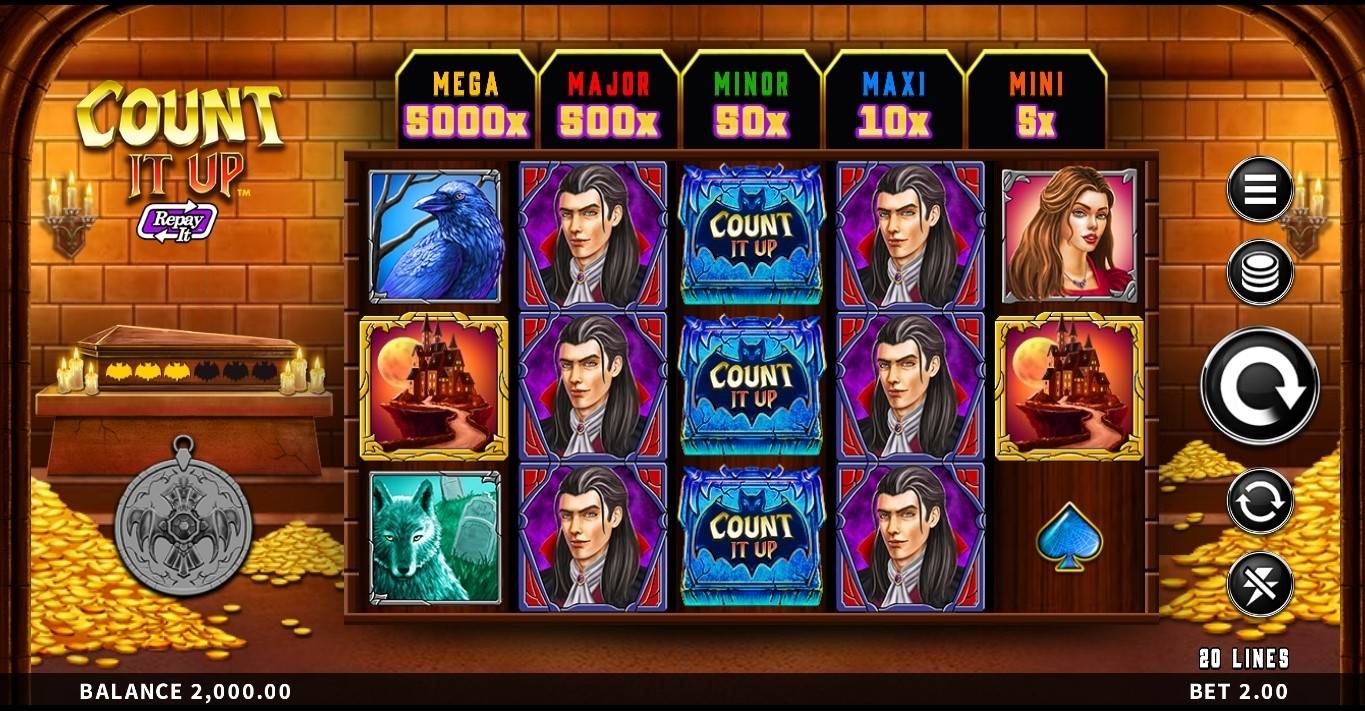1365x711 pixels.
Task: Open the coin stack bet settings
Action: pos(1260,272)
